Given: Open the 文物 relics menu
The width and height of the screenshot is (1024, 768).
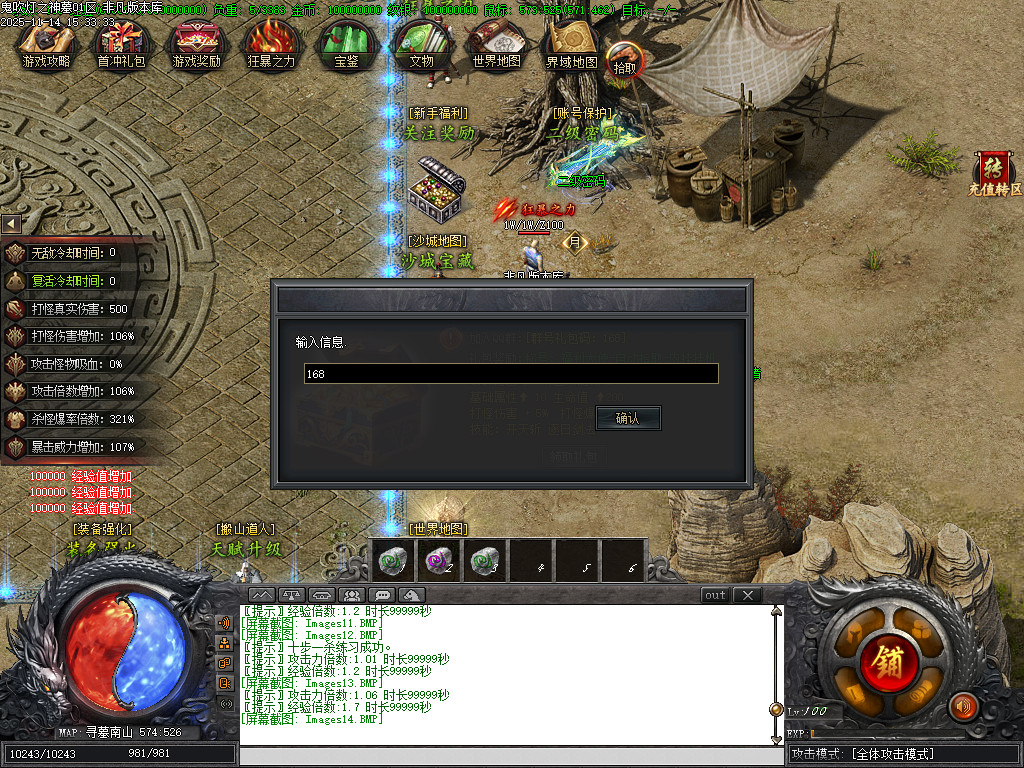Looking at the screenshot, I should coord(421,45).
